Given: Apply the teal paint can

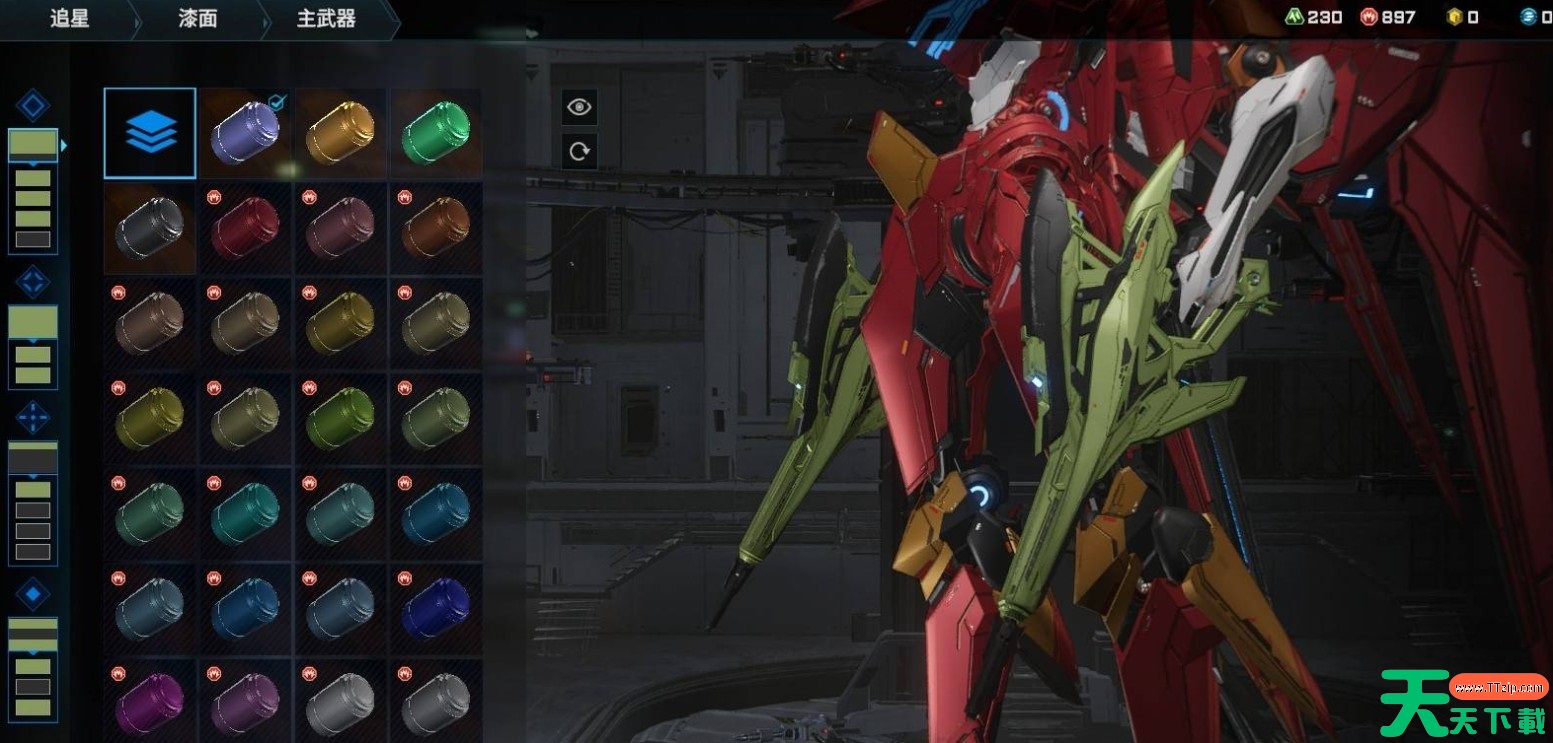Looking at the screenshot, I should (244, 515).
